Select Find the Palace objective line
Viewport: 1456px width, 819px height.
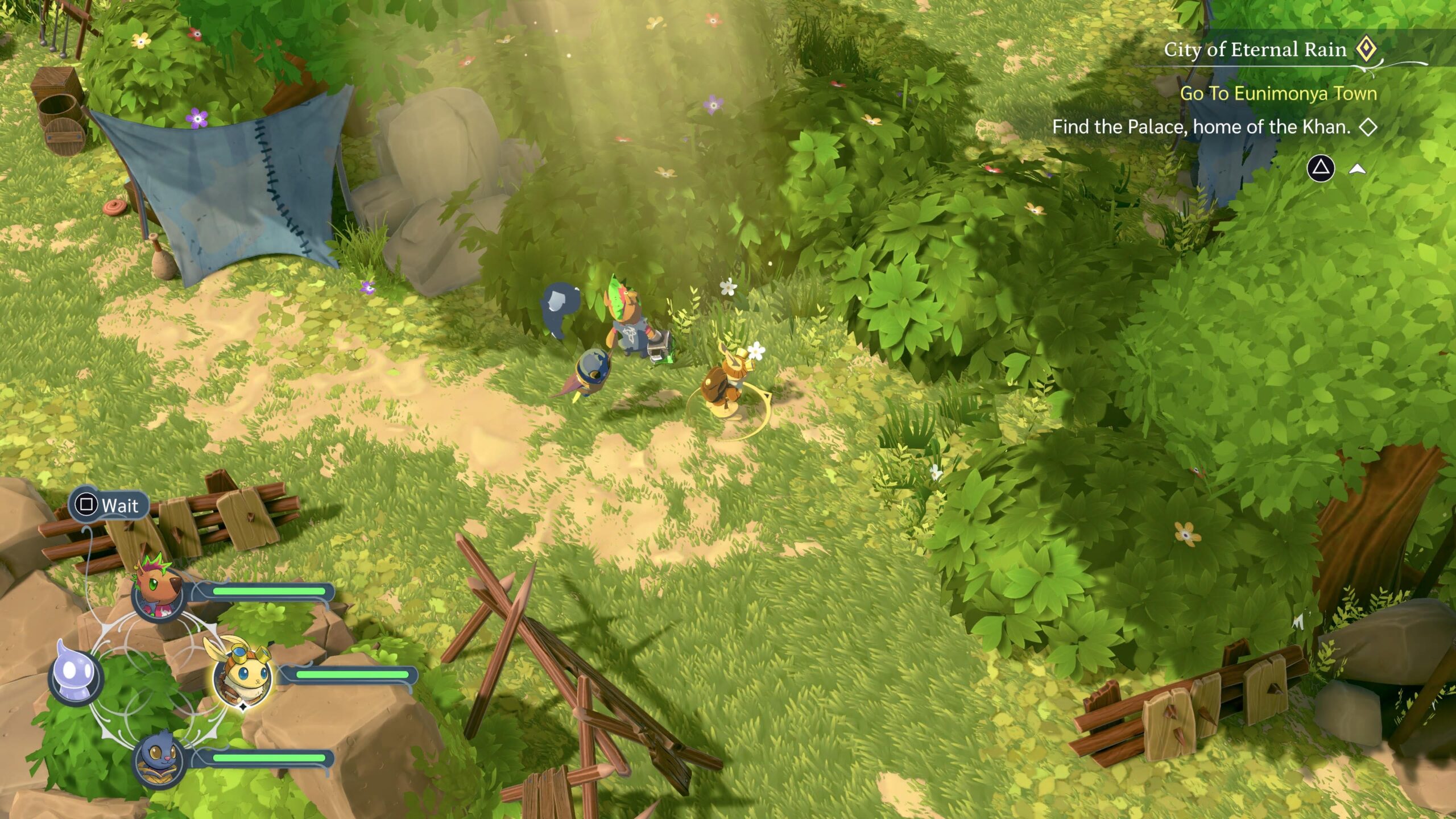pos(1201,127)
